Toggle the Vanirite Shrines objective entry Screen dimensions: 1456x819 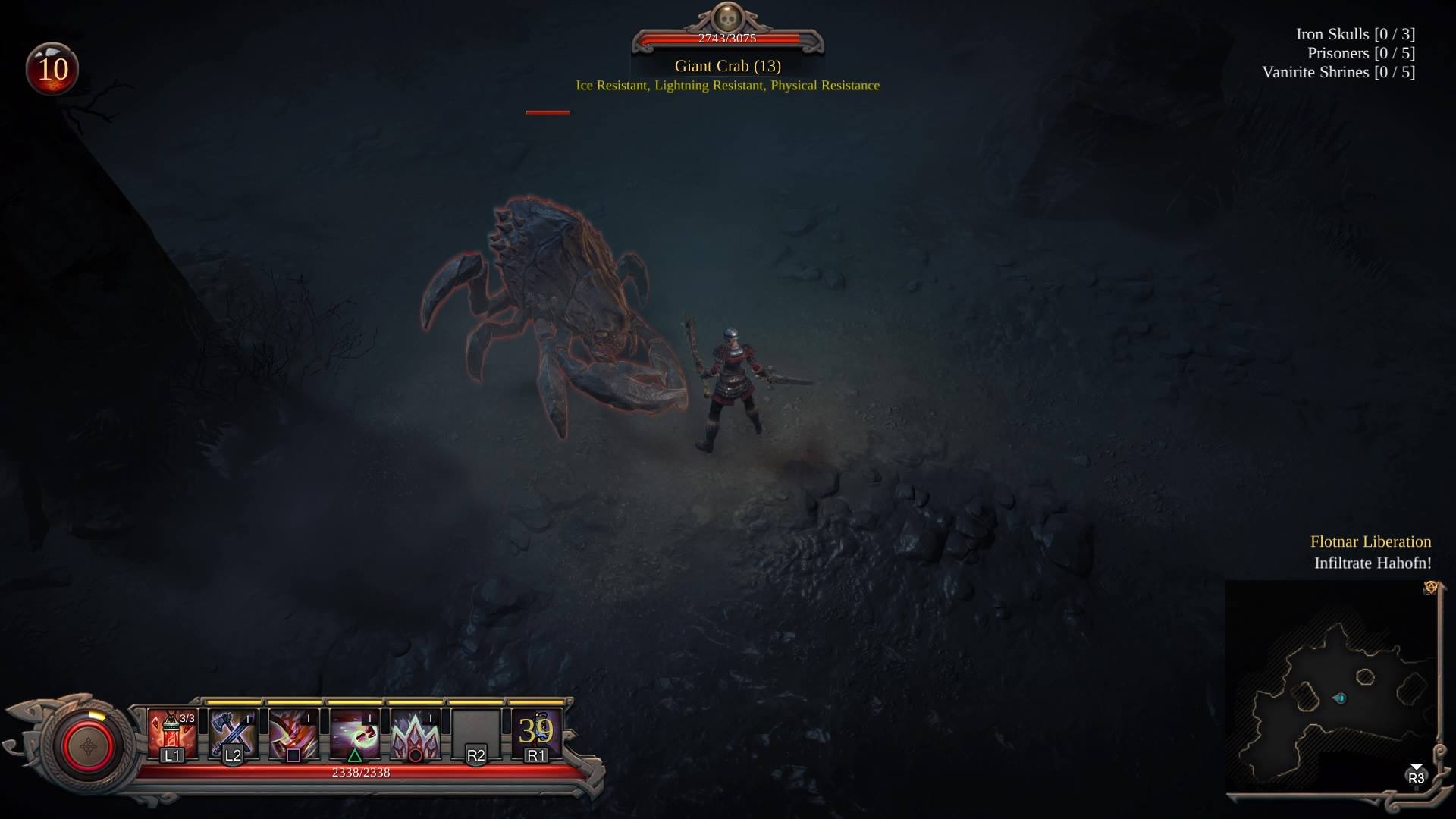[x=1338, y=72]
